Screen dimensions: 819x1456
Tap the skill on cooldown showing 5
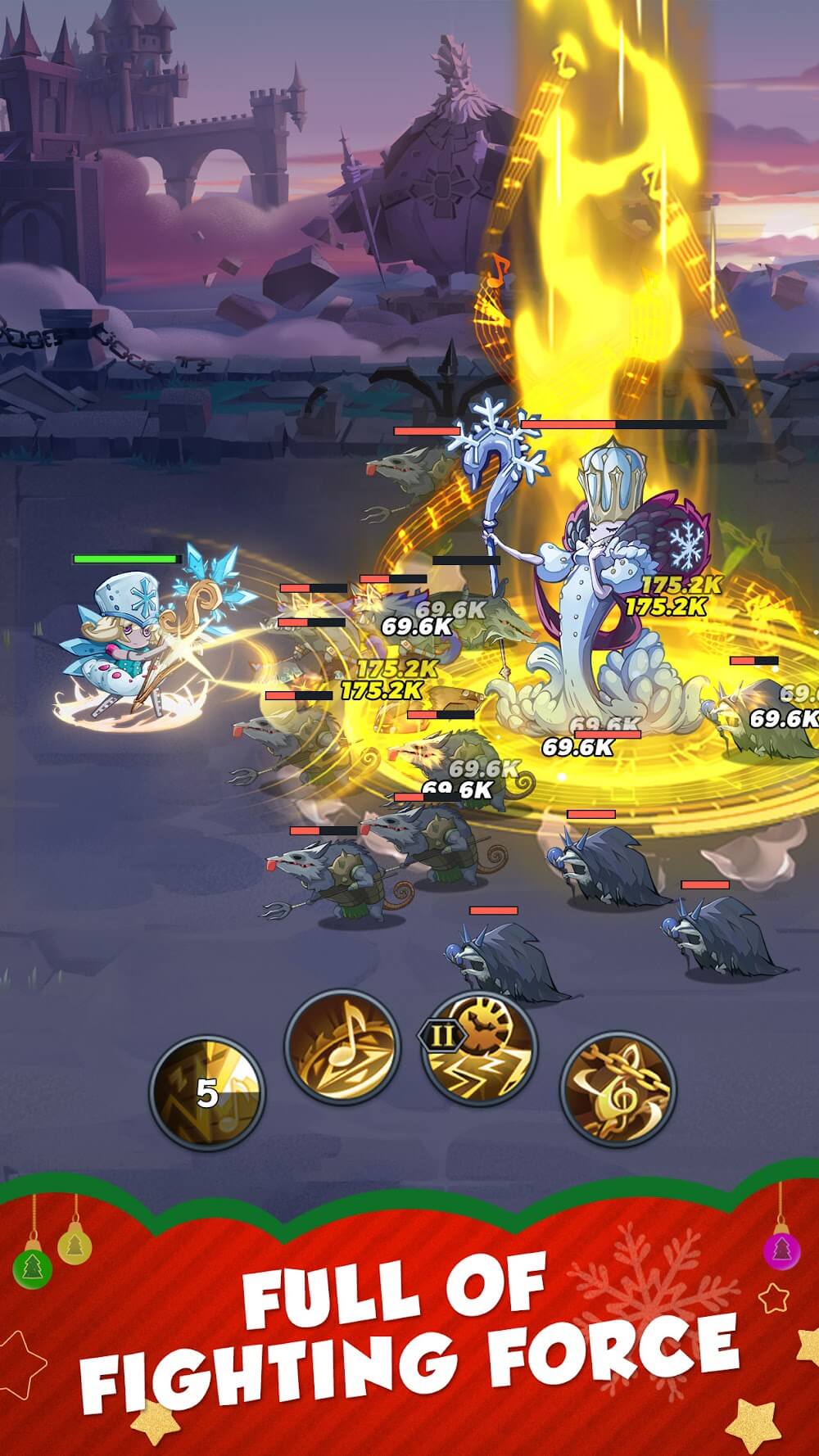[x=207, y=1092]
